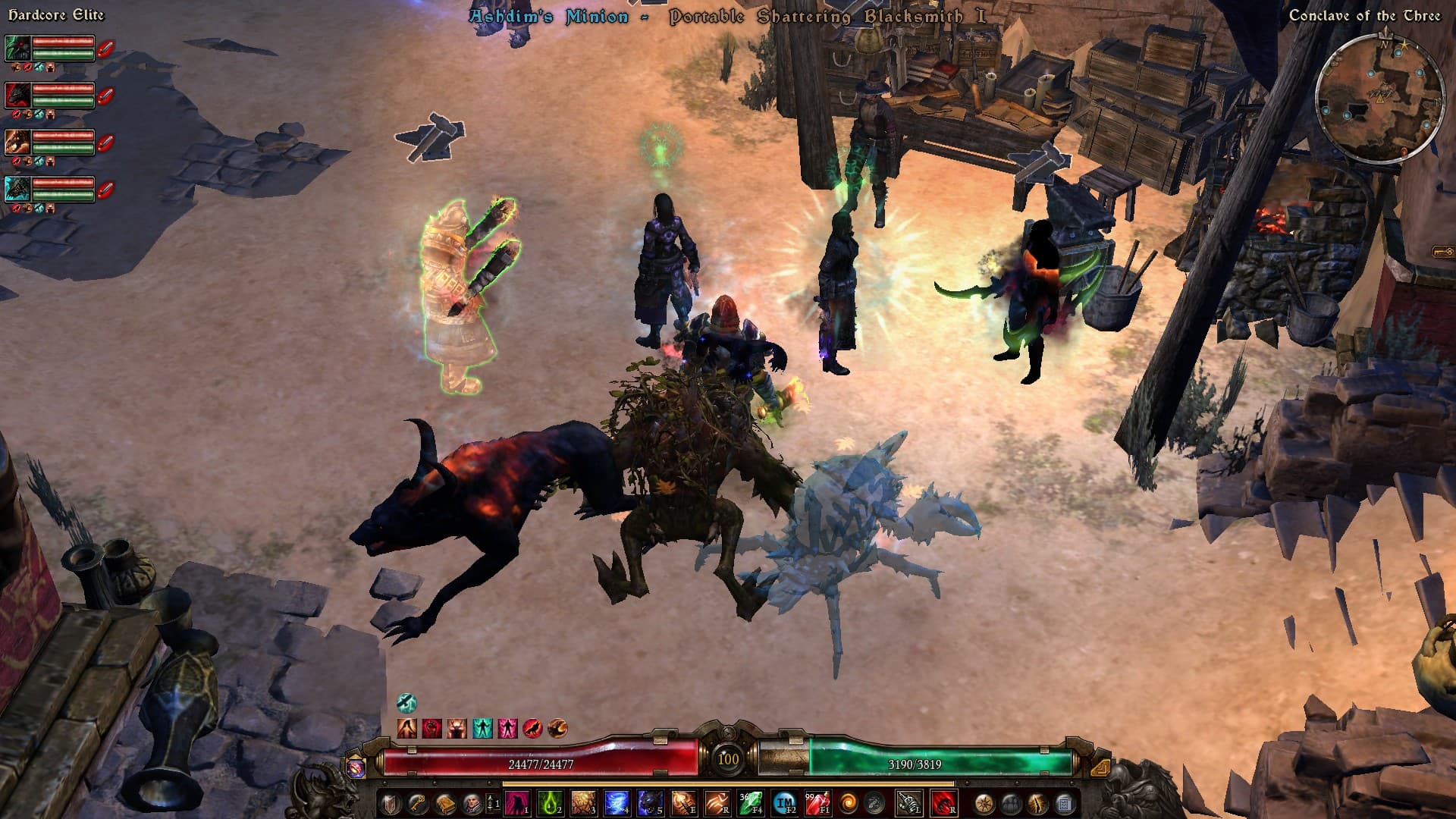
Task: Click the ring item icon beside health bar
Action: (x=356, y=767)
